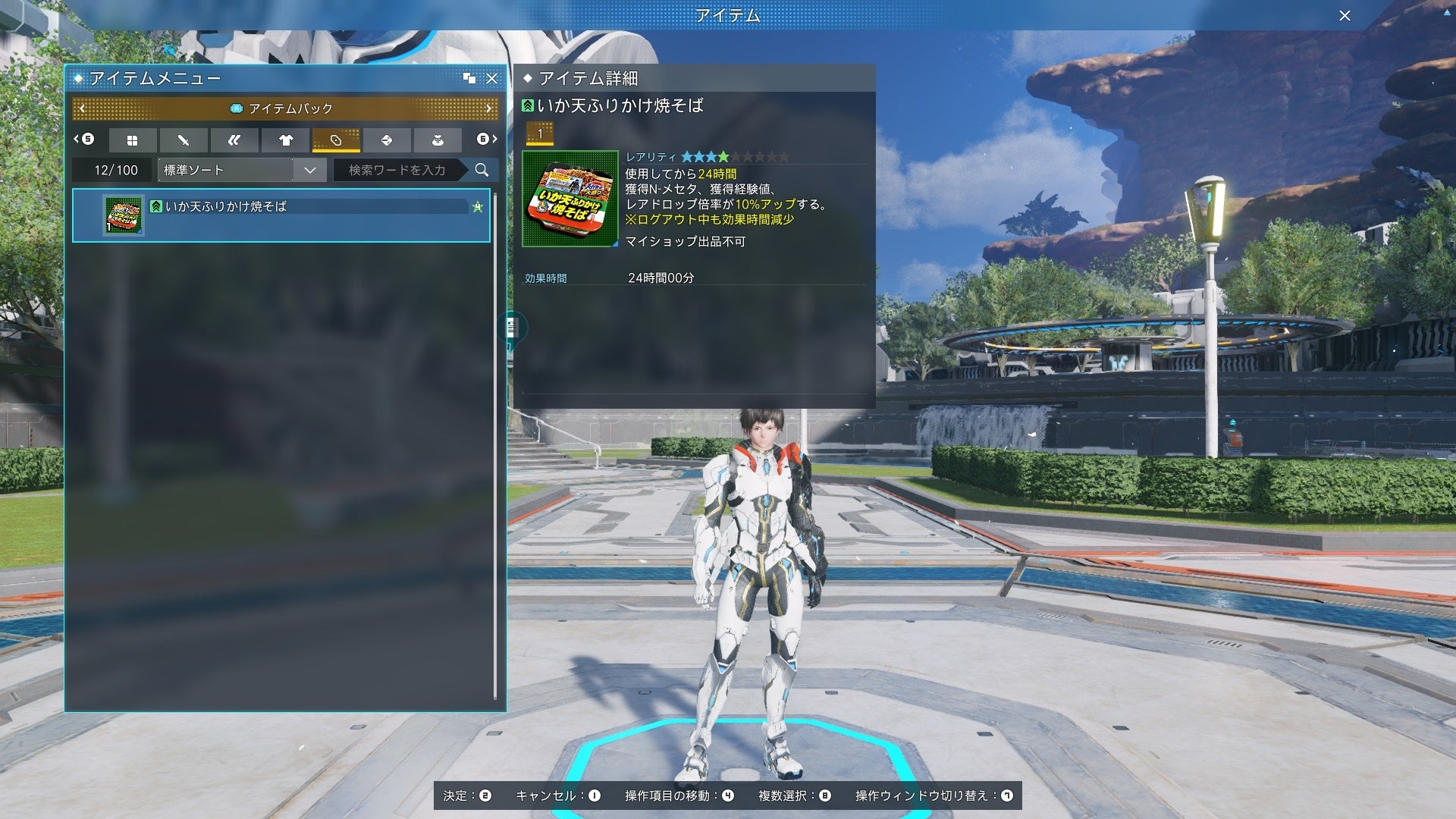This screenshot has width=1456, height=819.
Task: Select the shirt fashion tab
Action: (x=285, y=140)
